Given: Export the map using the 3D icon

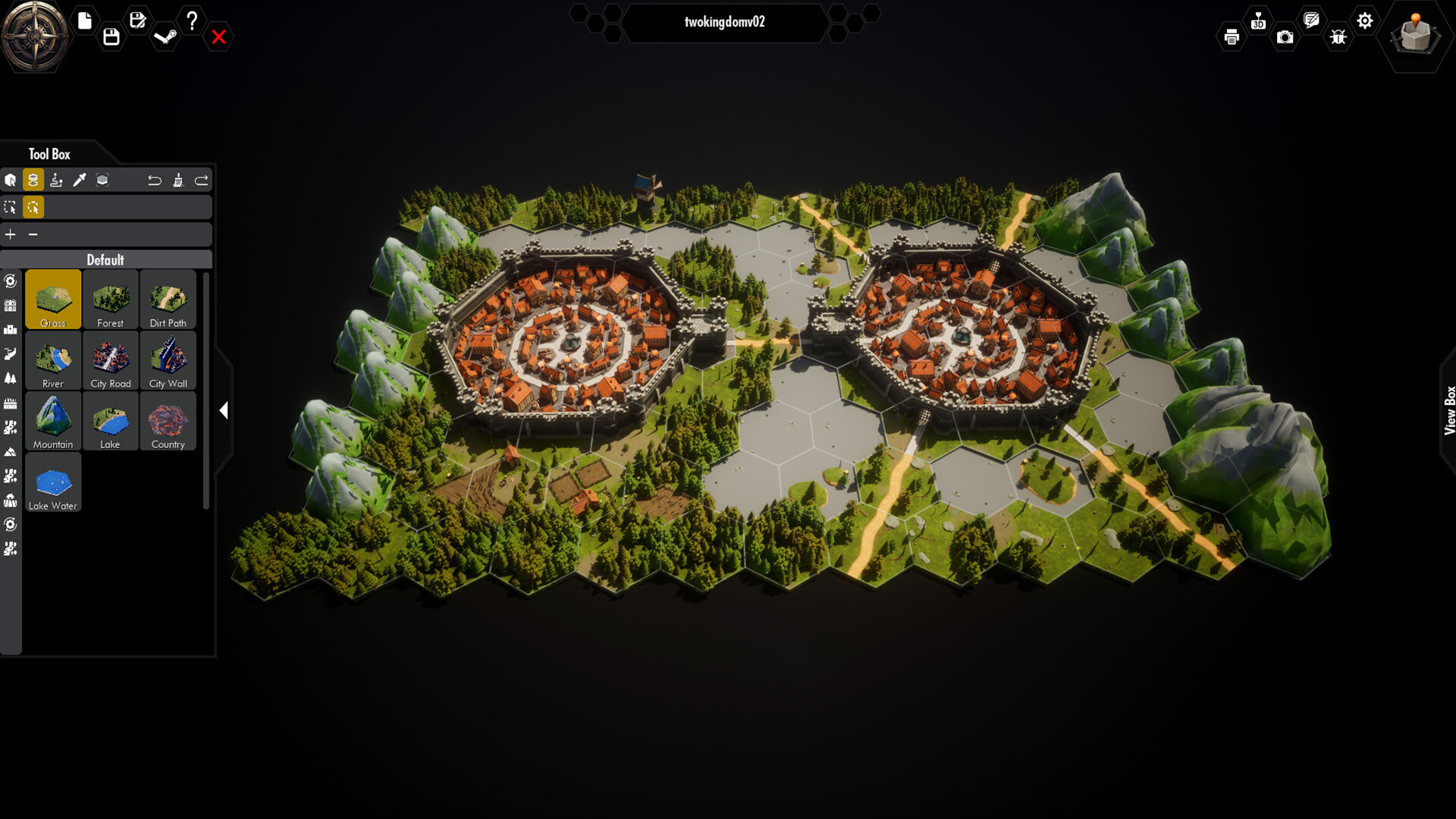Looking at the screenshot, I should tap(1259, 23).
